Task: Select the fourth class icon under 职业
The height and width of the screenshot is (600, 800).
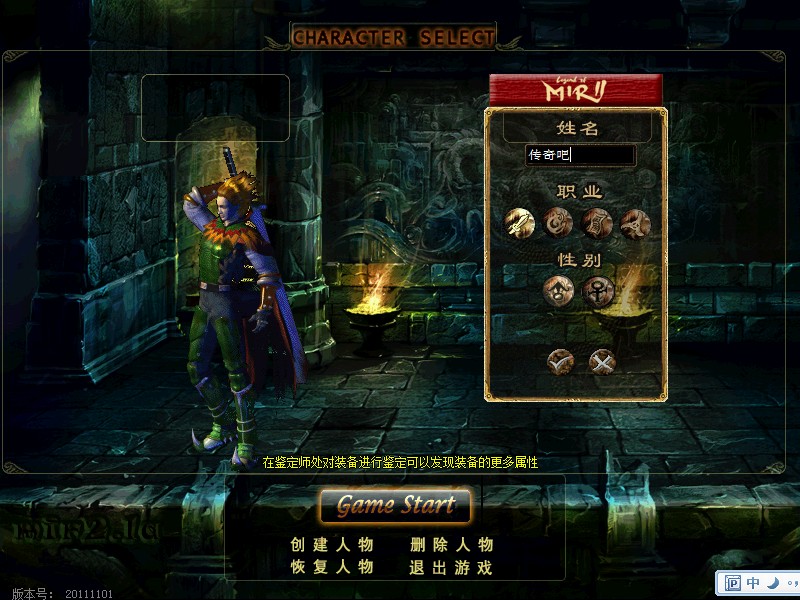Action: [635, 221]
